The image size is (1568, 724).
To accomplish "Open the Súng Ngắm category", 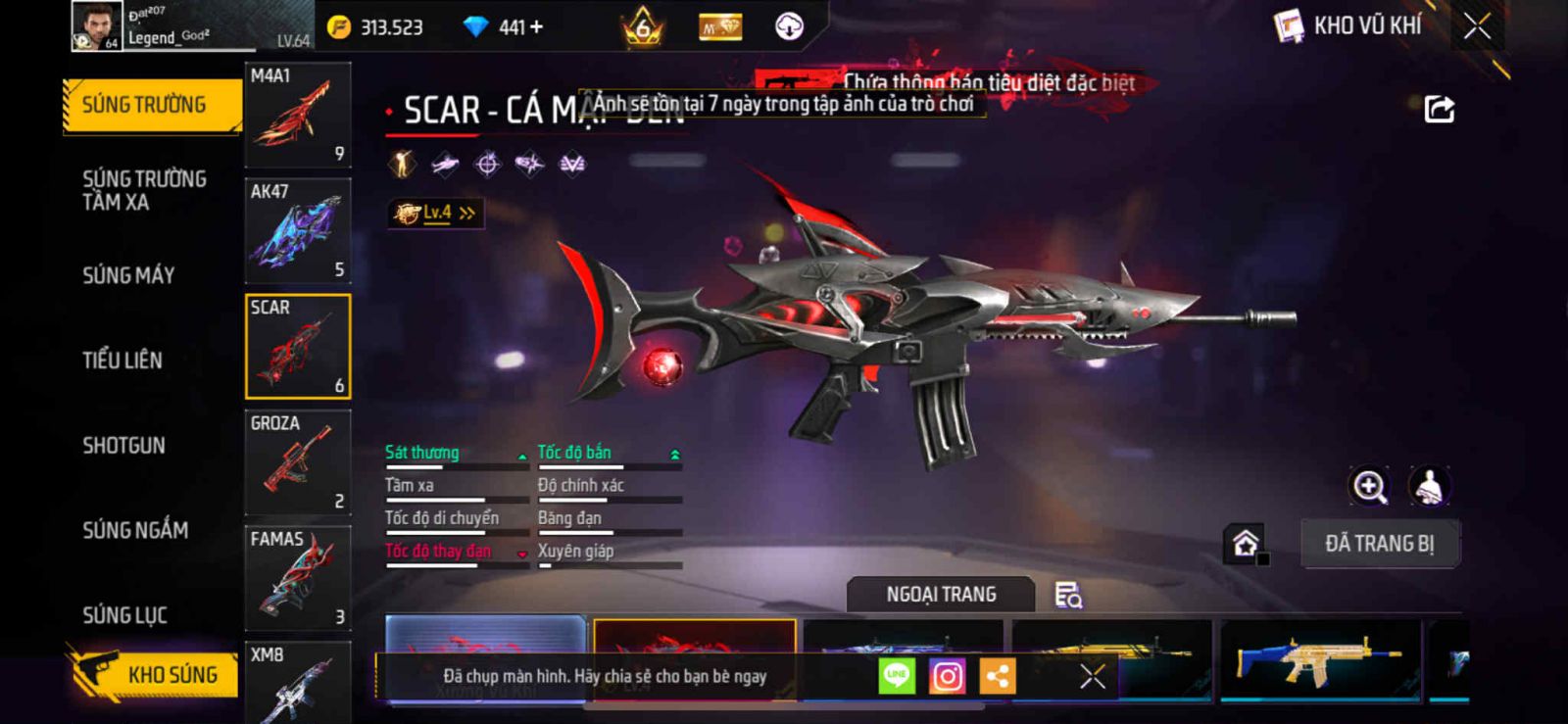I will click(135, 530).
